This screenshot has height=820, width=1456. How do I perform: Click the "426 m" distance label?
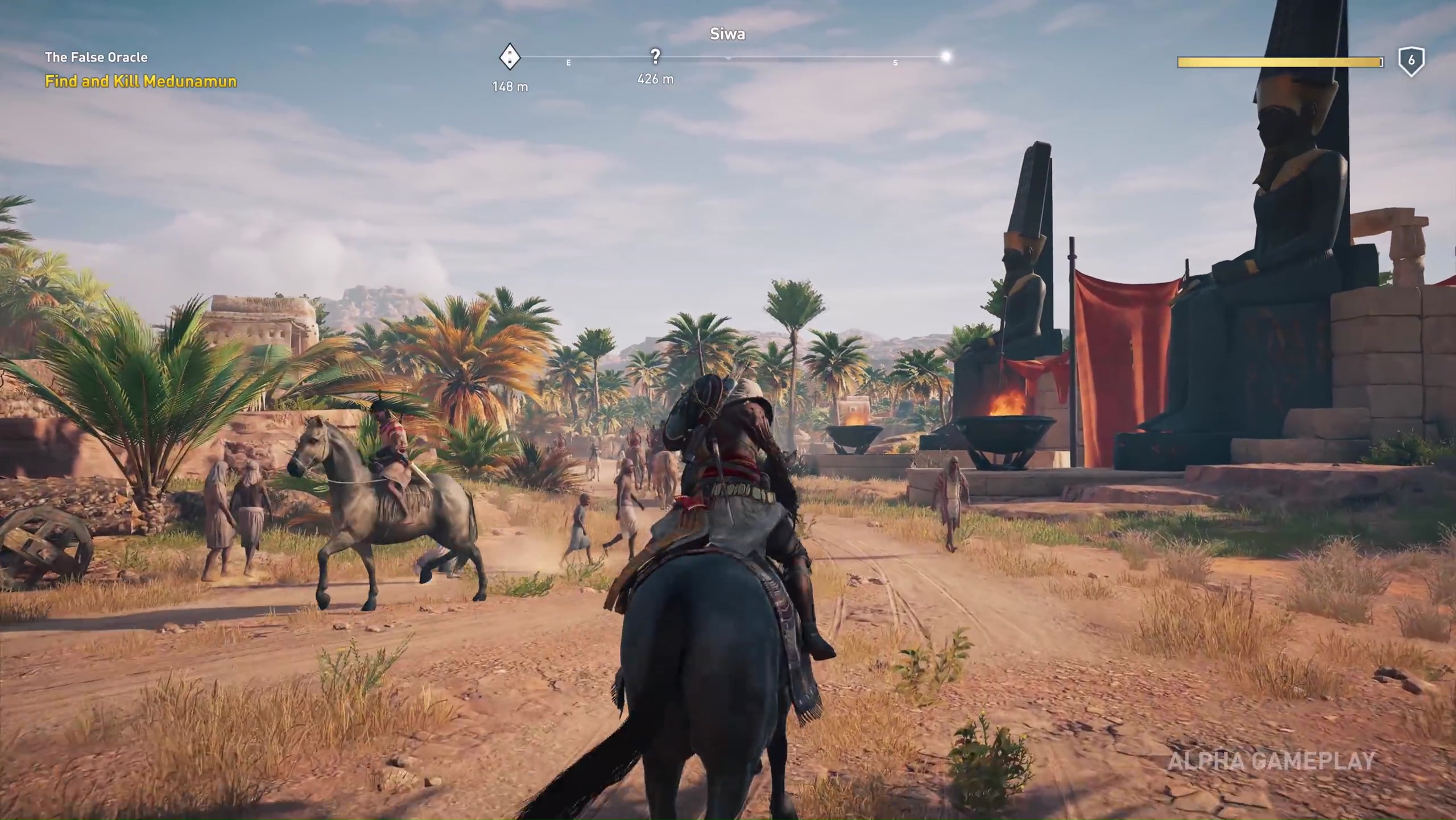(x=655, y=79)
